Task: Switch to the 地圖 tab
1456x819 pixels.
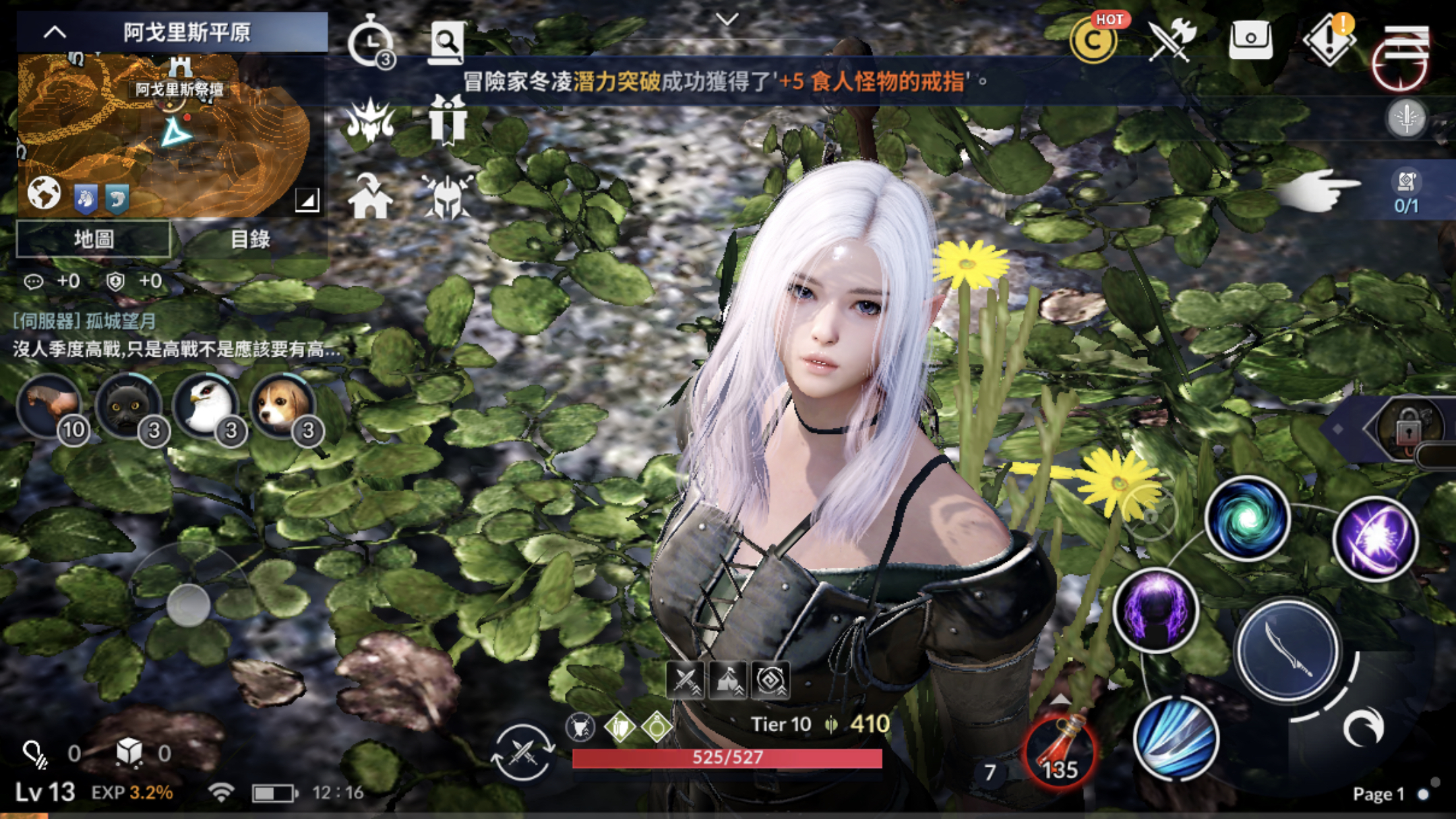Action: coord(92,240)
